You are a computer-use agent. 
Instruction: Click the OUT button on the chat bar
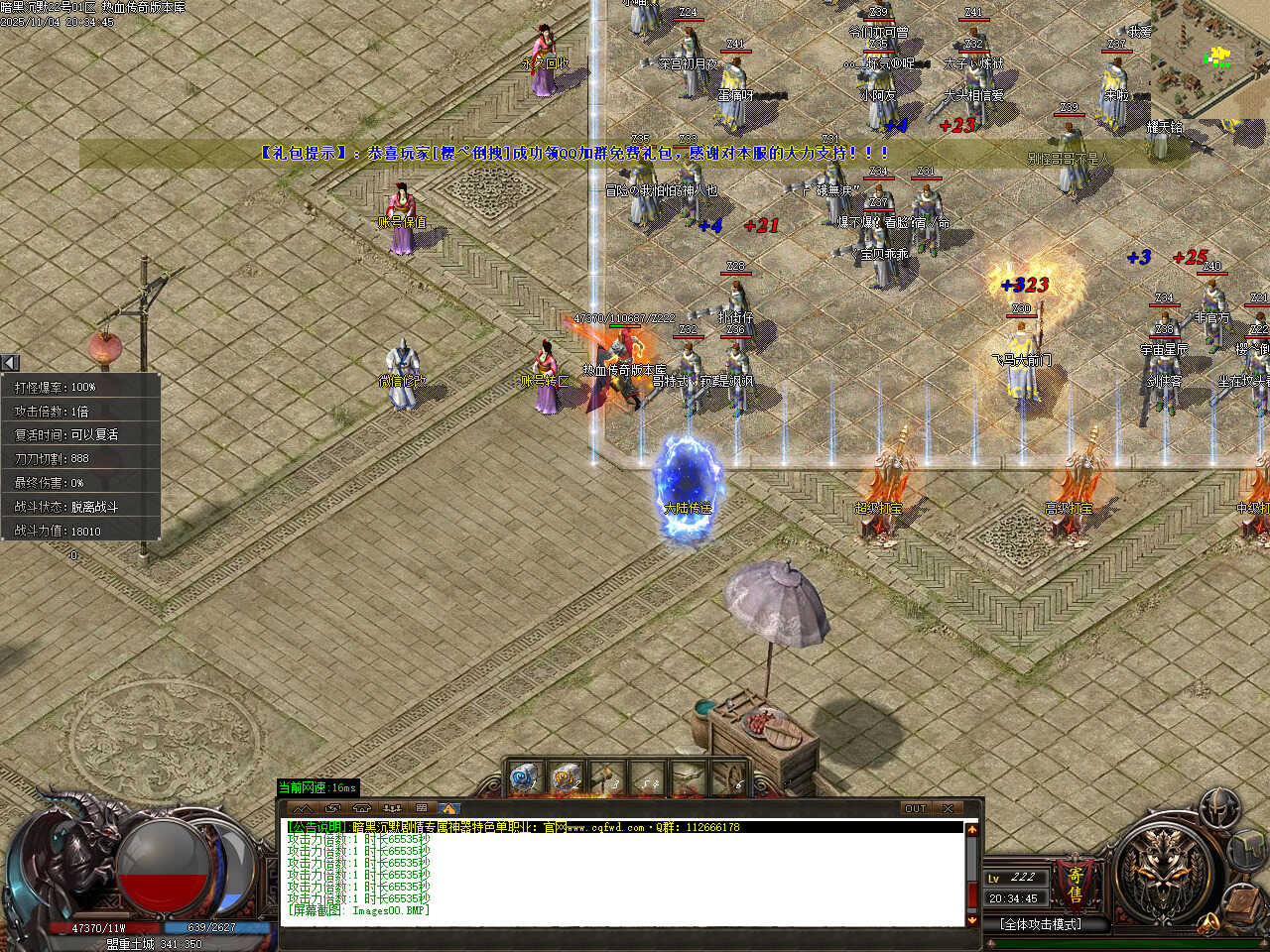[915, 808]
